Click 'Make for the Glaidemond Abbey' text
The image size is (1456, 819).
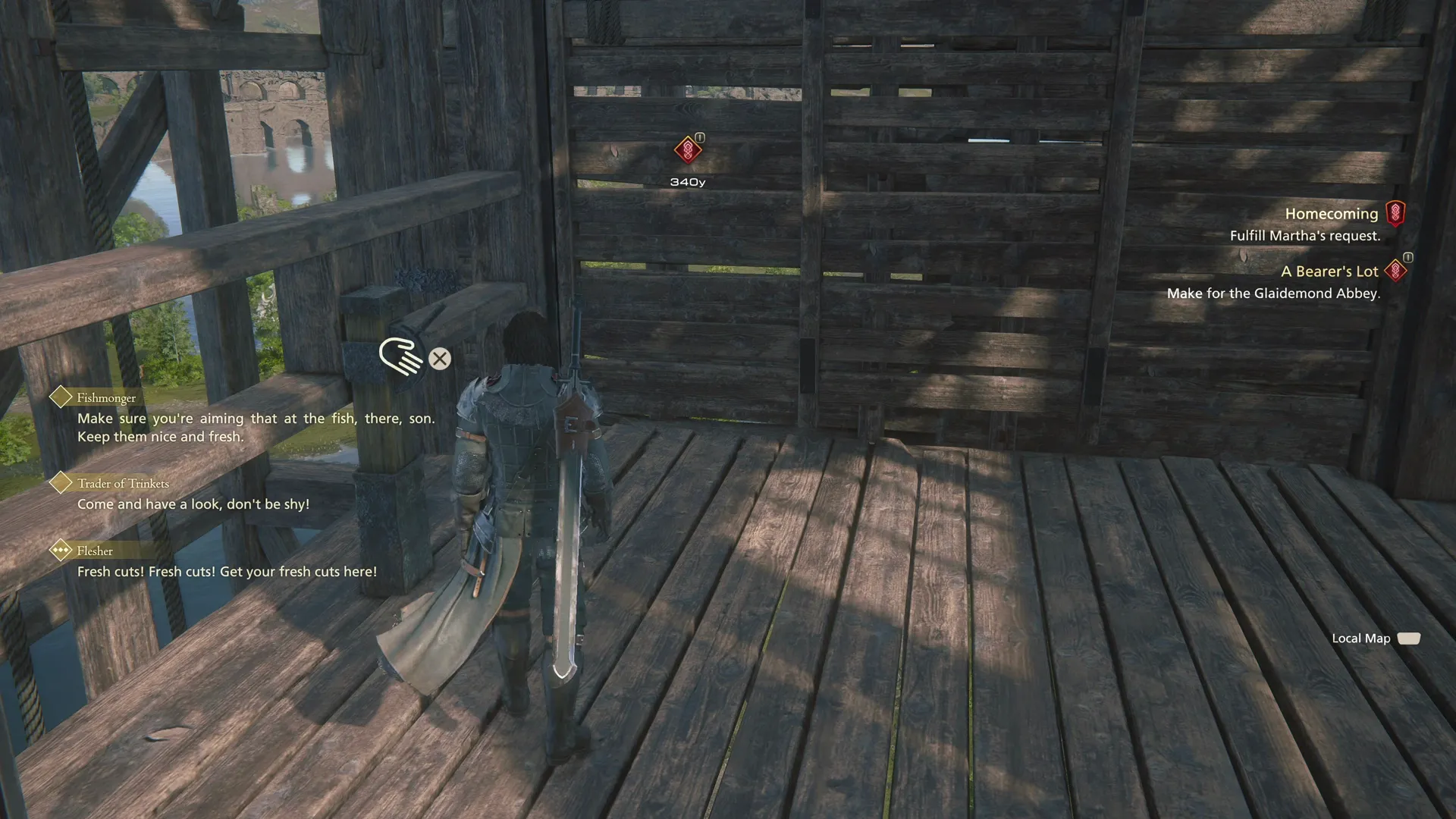click(1275, 293)
